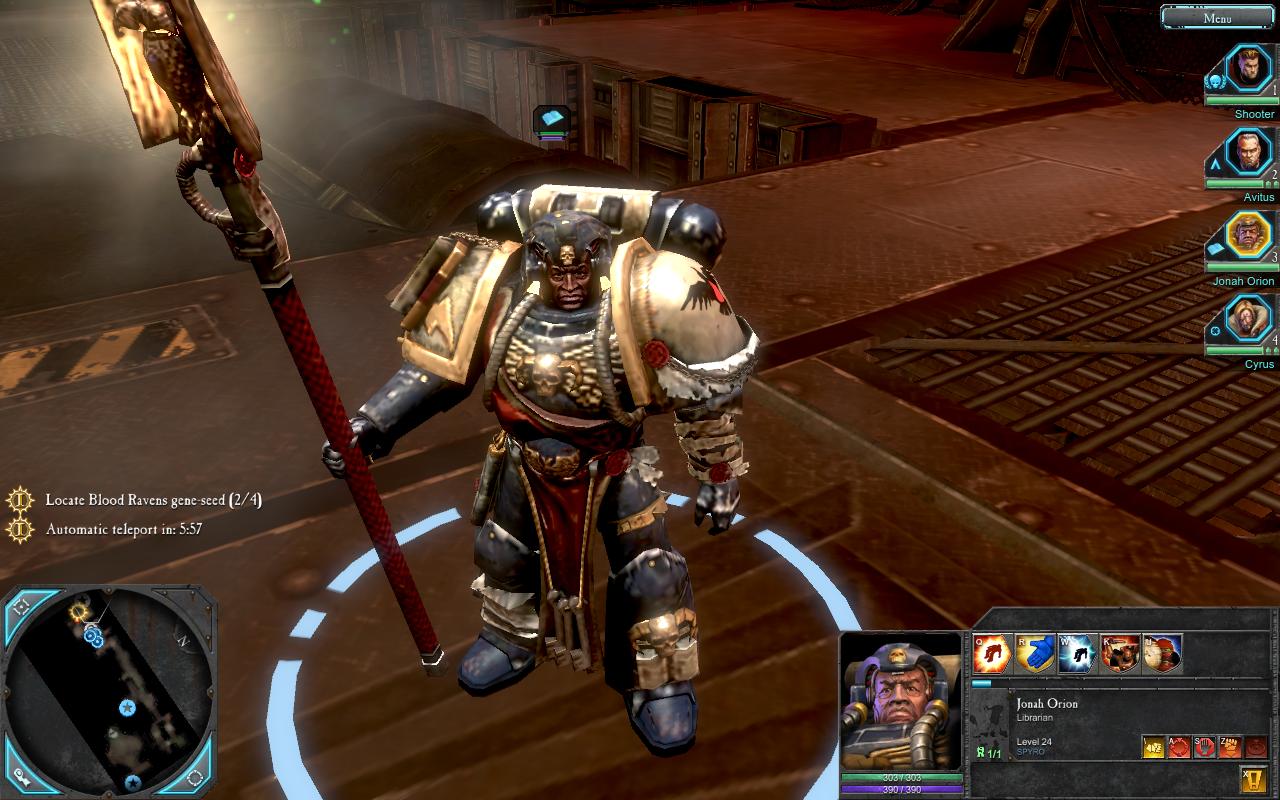Choose the orange raised fist command
The image size is (1280, 800).
(1230, 747)
